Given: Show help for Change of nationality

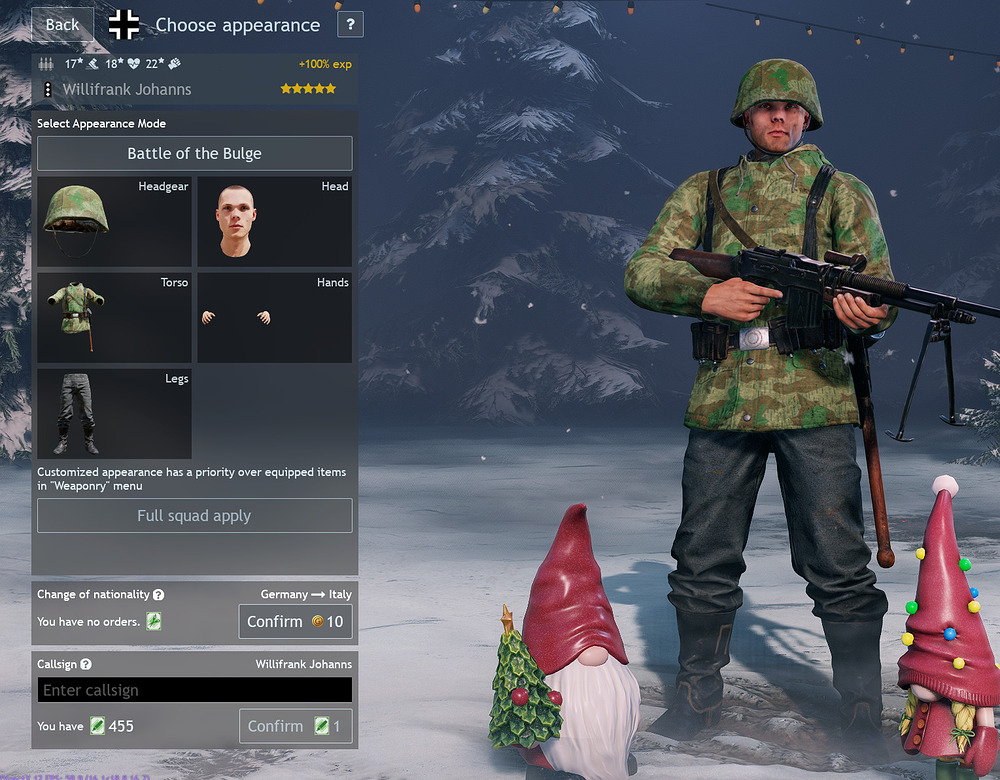Looking at the screenshot, I should 158,595.
